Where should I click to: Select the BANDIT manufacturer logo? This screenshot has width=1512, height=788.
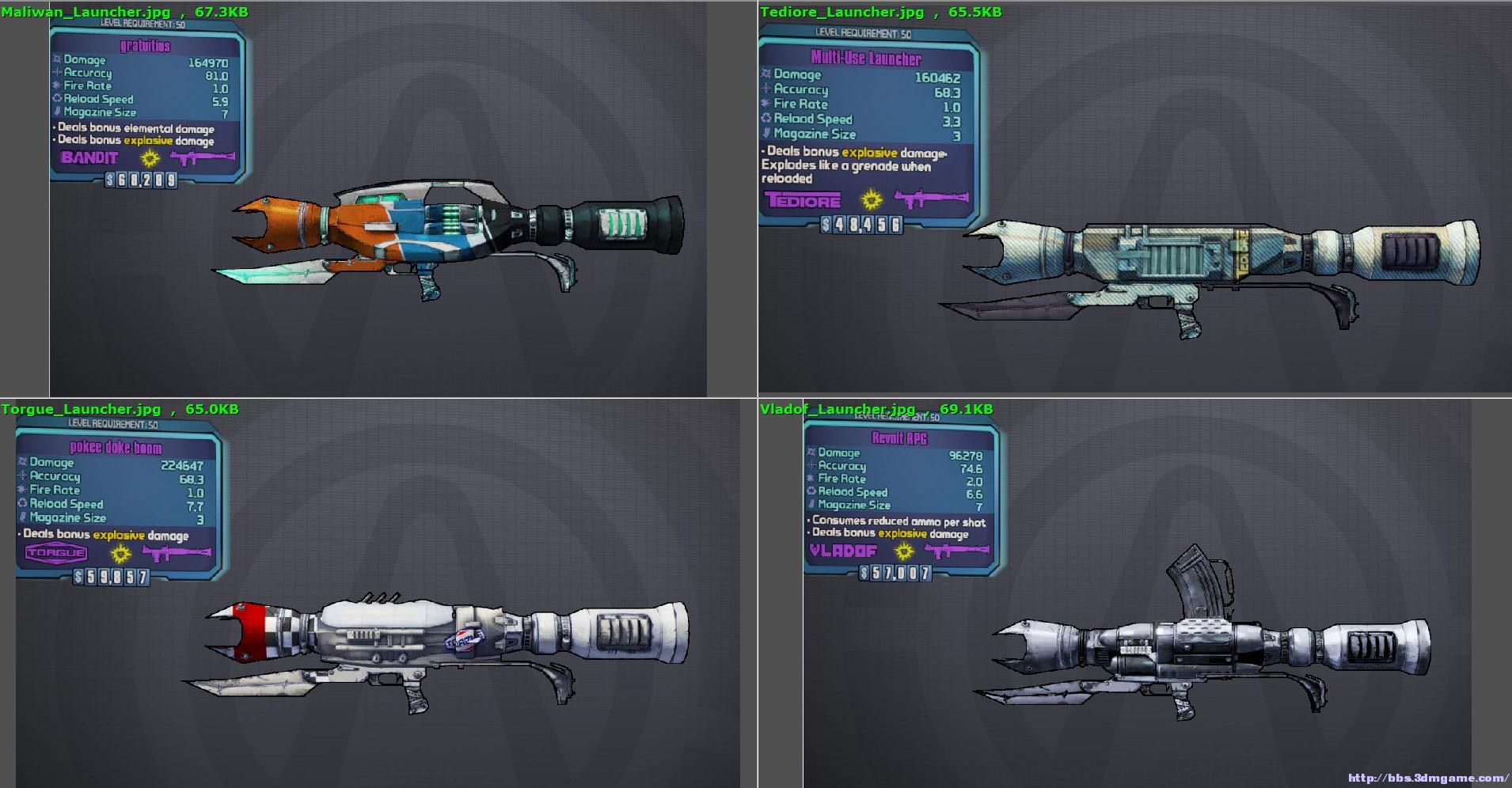tap(87, 158)
